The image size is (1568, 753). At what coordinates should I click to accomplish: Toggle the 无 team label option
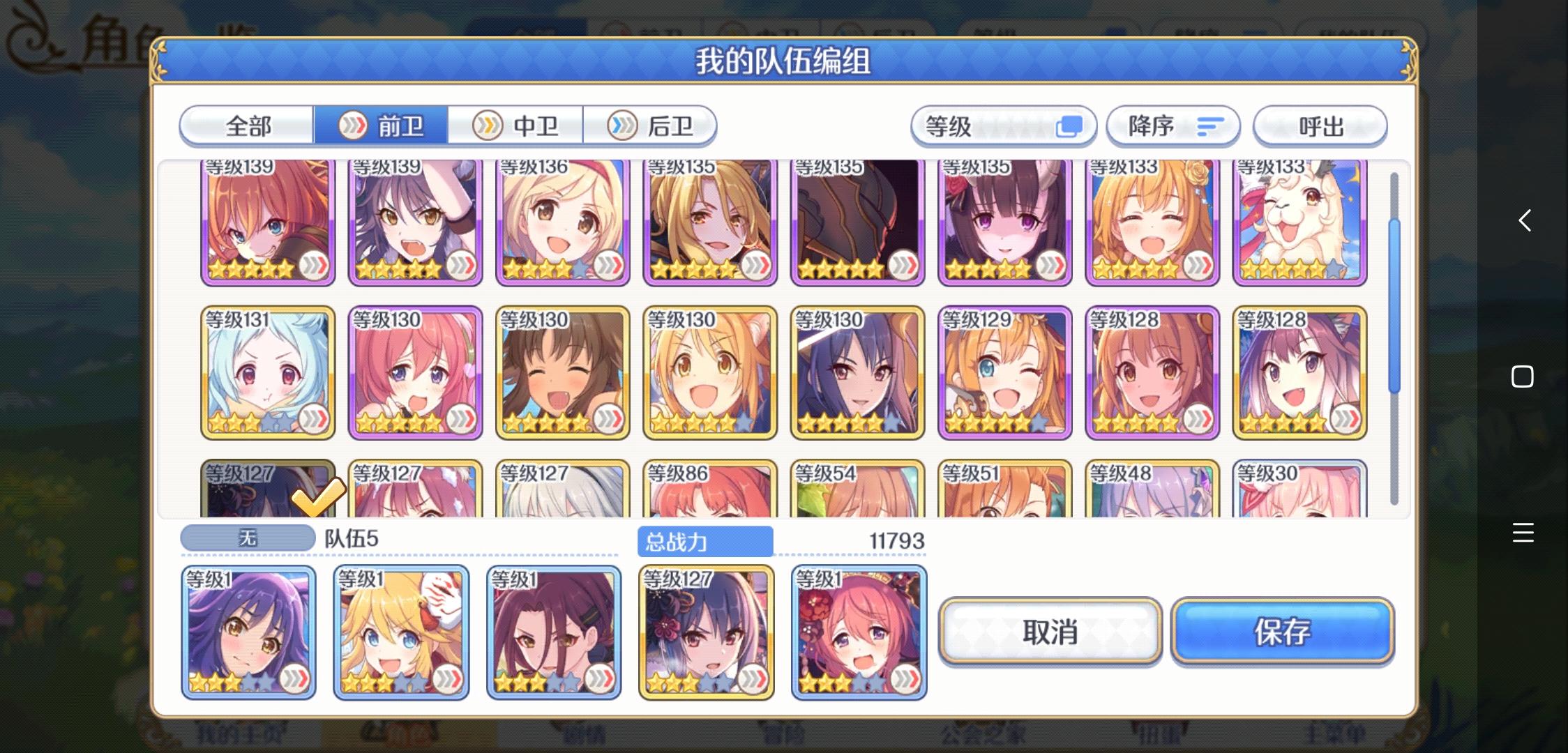coord(248,537)
